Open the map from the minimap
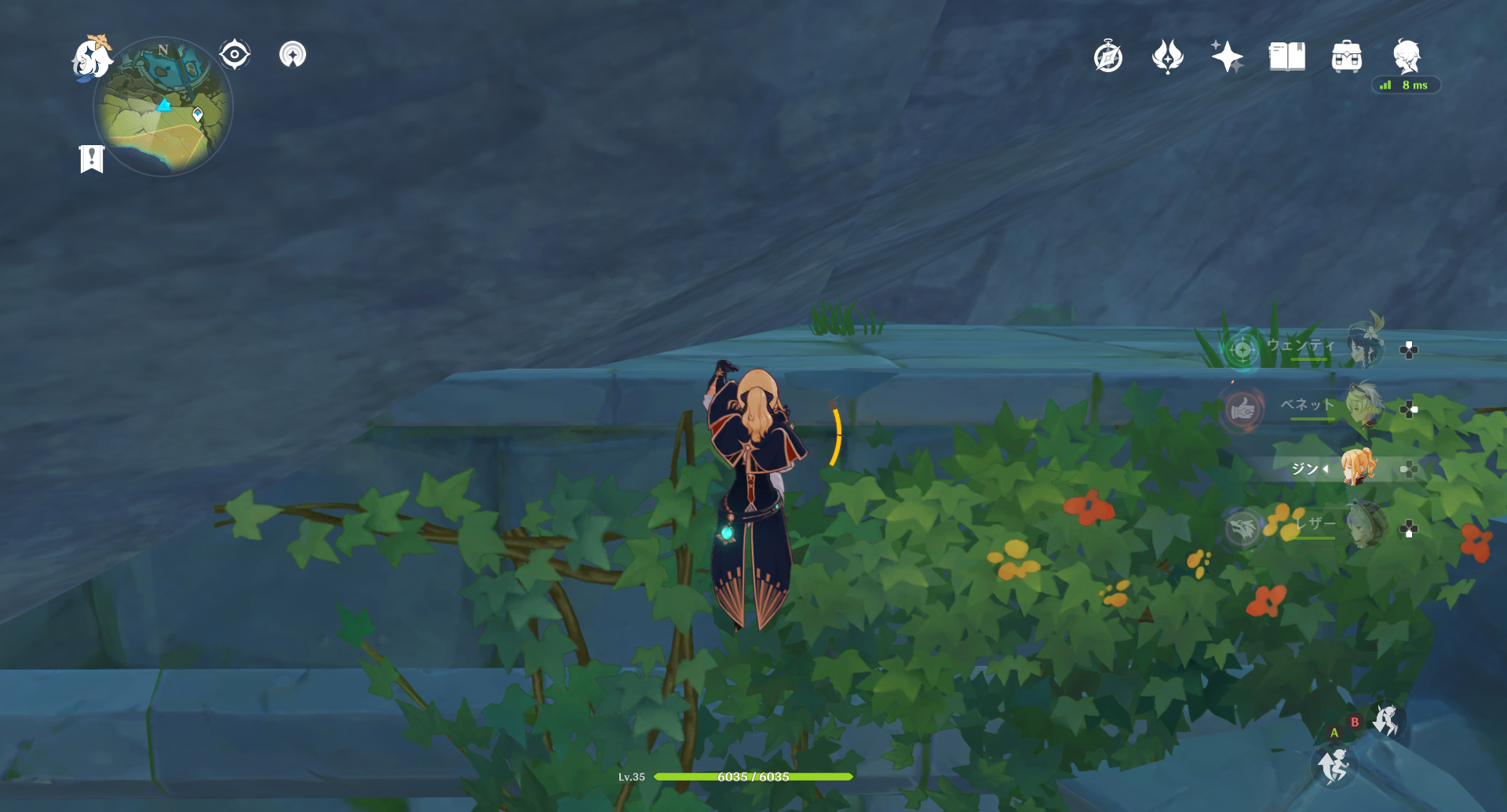1507x812 pixels. click(x=163, y=107)
